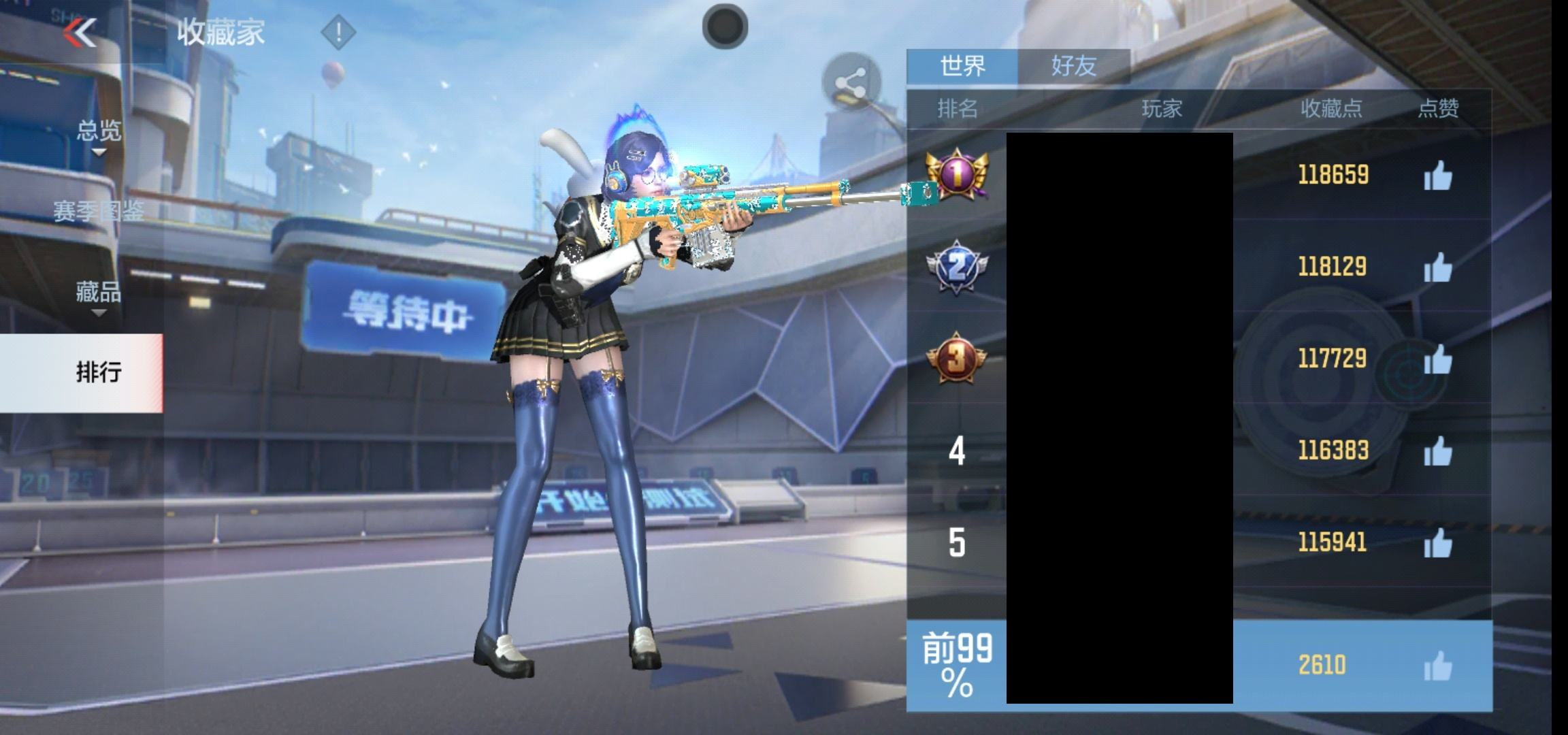Go back using the double-arrow button

(80, 32)
